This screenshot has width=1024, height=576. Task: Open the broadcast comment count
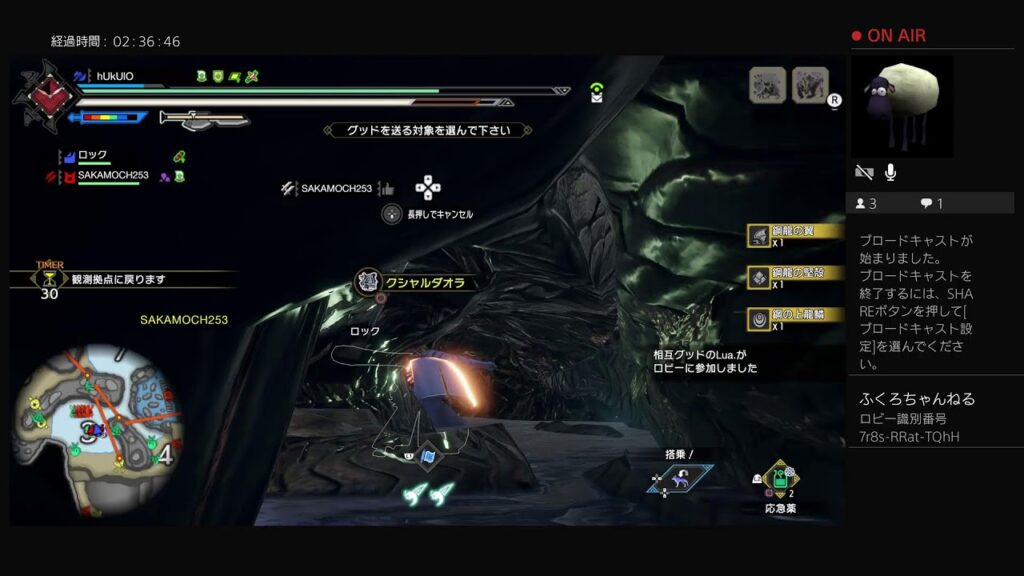click(x=932, y=204)
